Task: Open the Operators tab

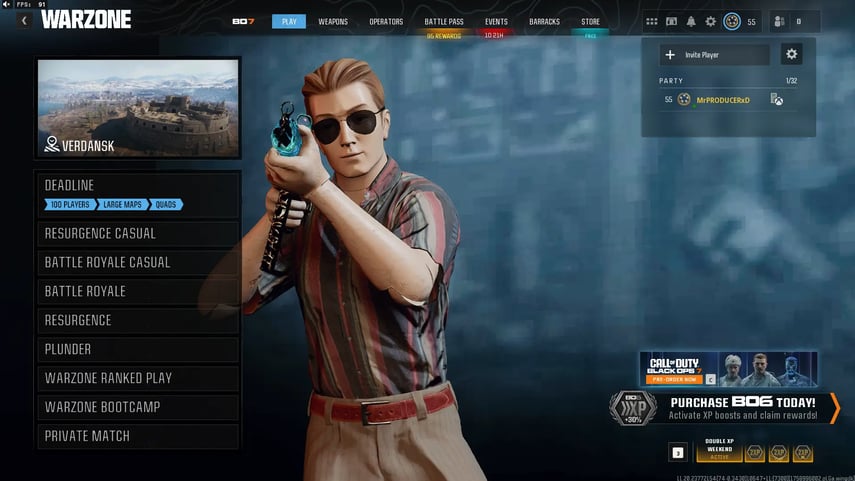Action: click(386, 21)
